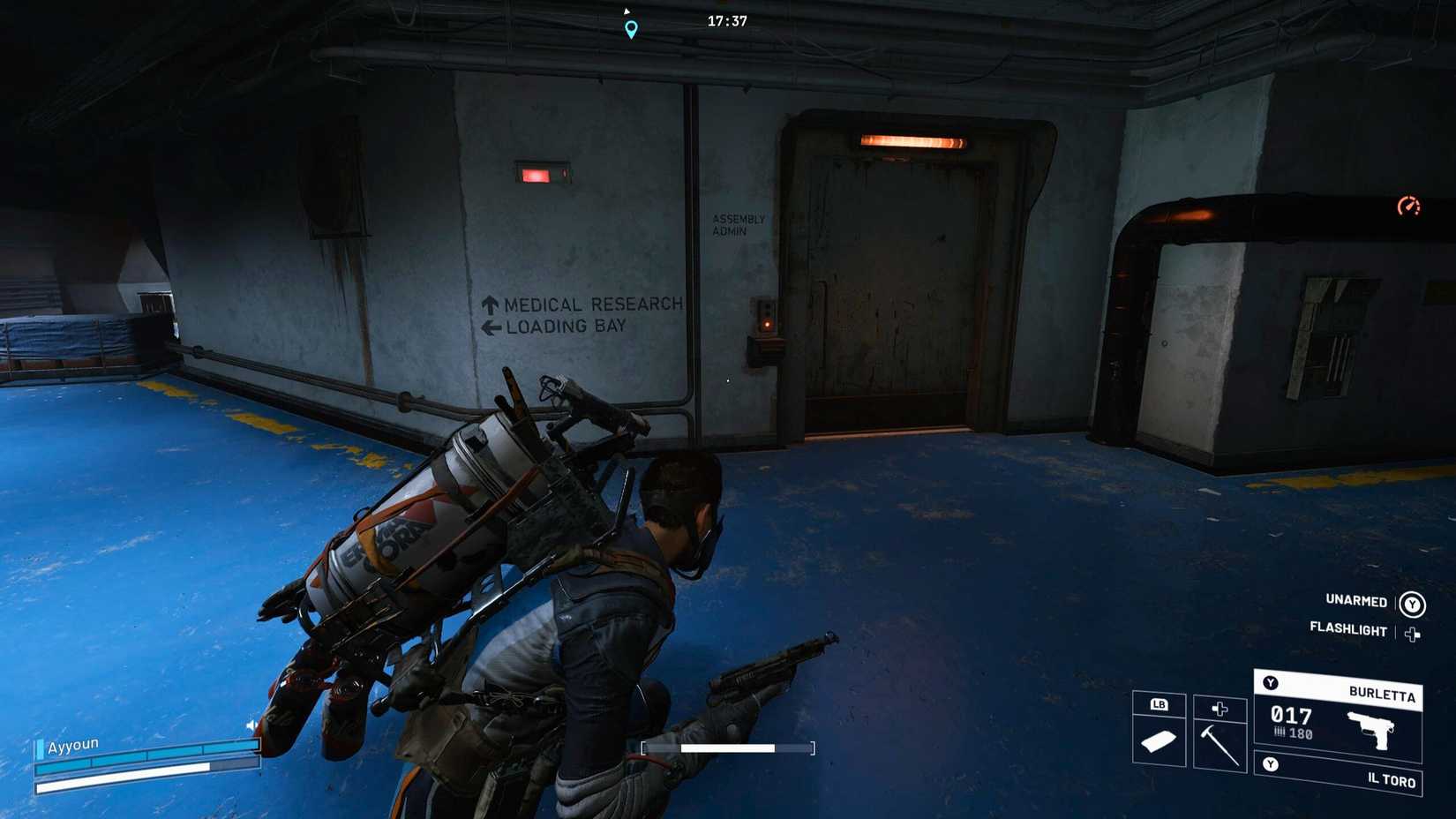Open the LB quick-item selector
The image size is (1456, 819).
[1160, 704]
